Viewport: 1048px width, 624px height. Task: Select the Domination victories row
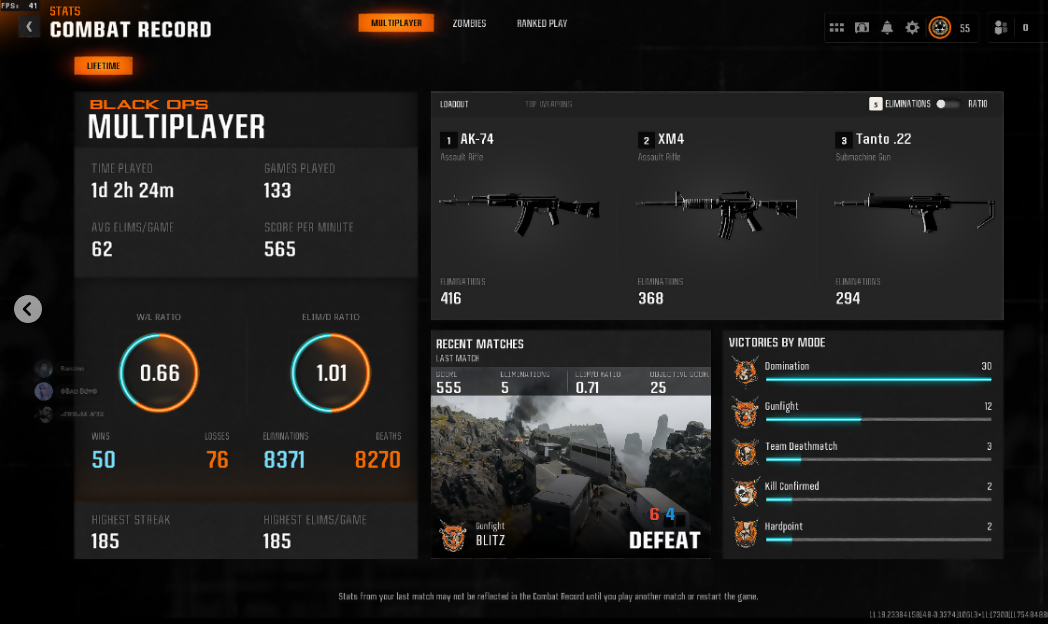(864, 371)
